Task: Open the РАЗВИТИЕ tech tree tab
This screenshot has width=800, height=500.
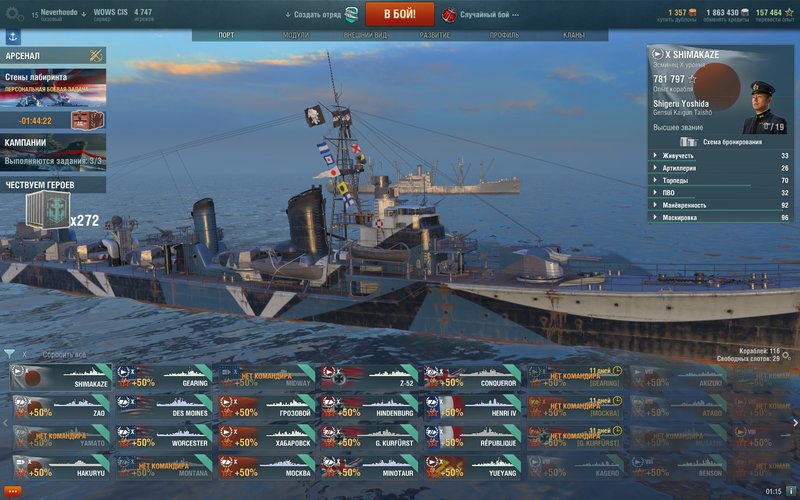Action: pyautogui.click(x=434, y=35)
